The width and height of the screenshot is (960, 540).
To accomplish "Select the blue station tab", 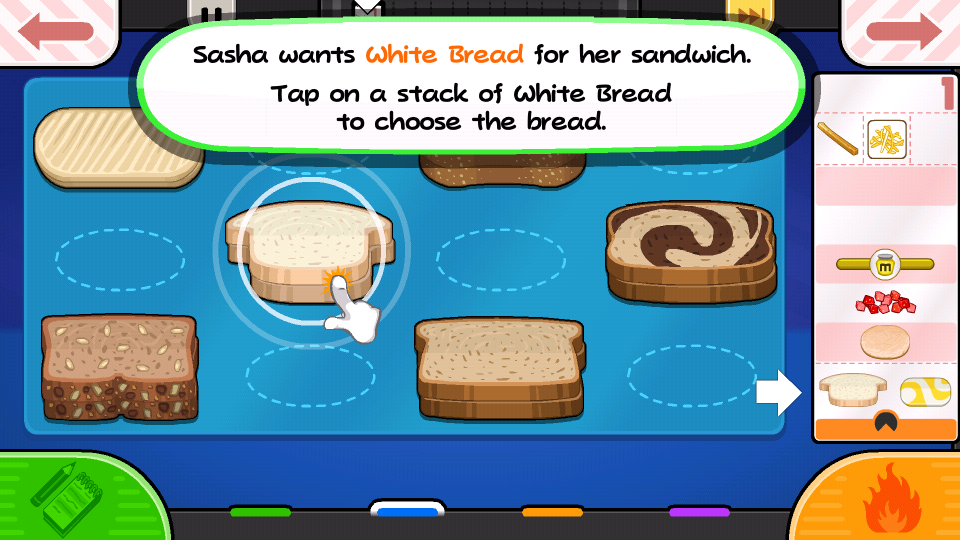I will pyautogui.click(x=406, y=511).
